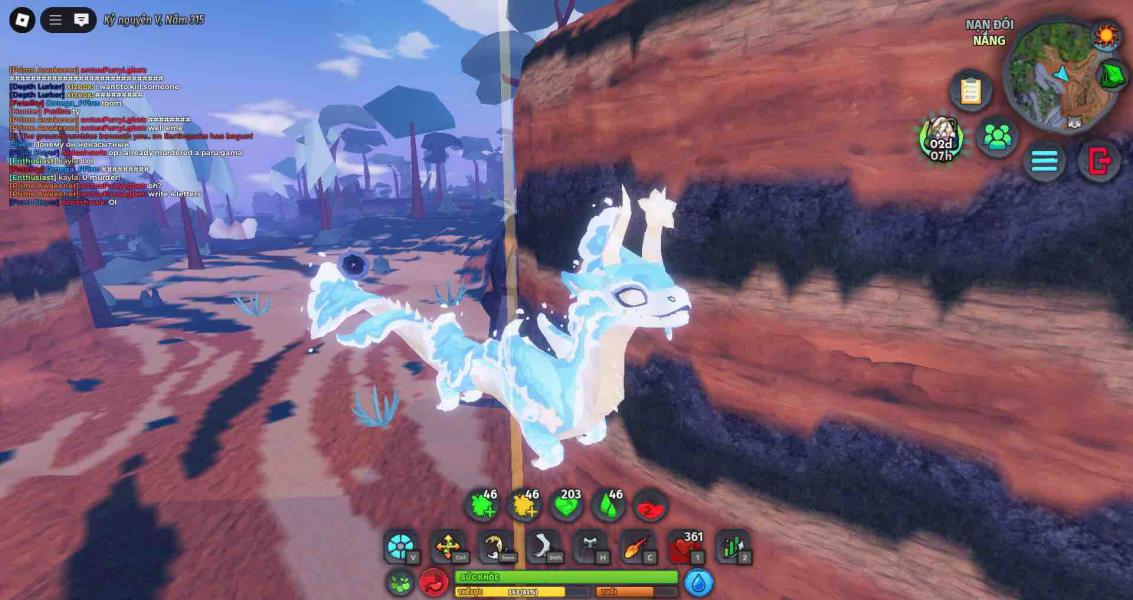This screenshot has height=600, width=1133.
Task: Select the green tent icon by the minimap
Action: click(1112, 75)
